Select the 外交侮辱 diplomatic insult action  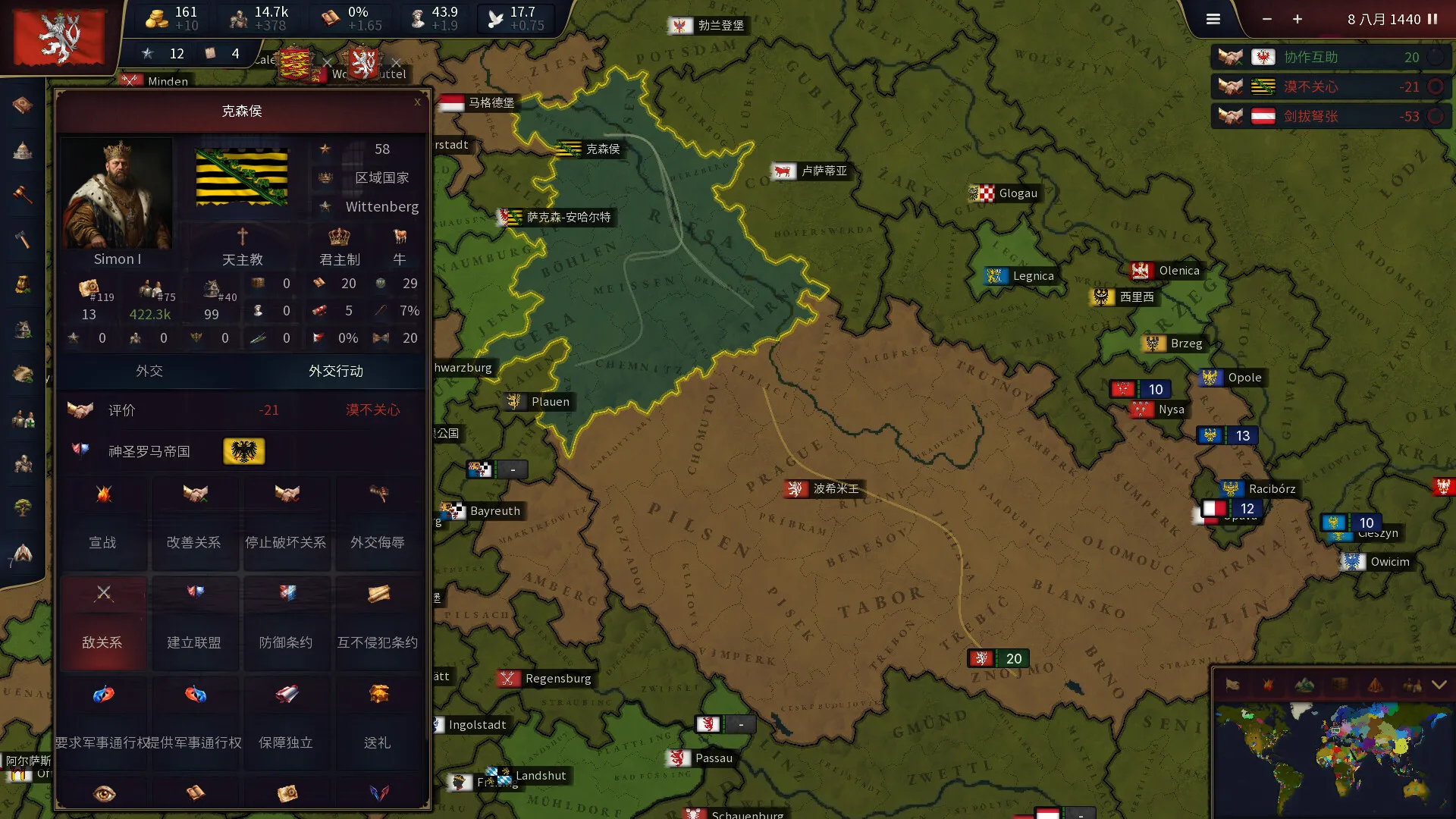tap(378, 522)
